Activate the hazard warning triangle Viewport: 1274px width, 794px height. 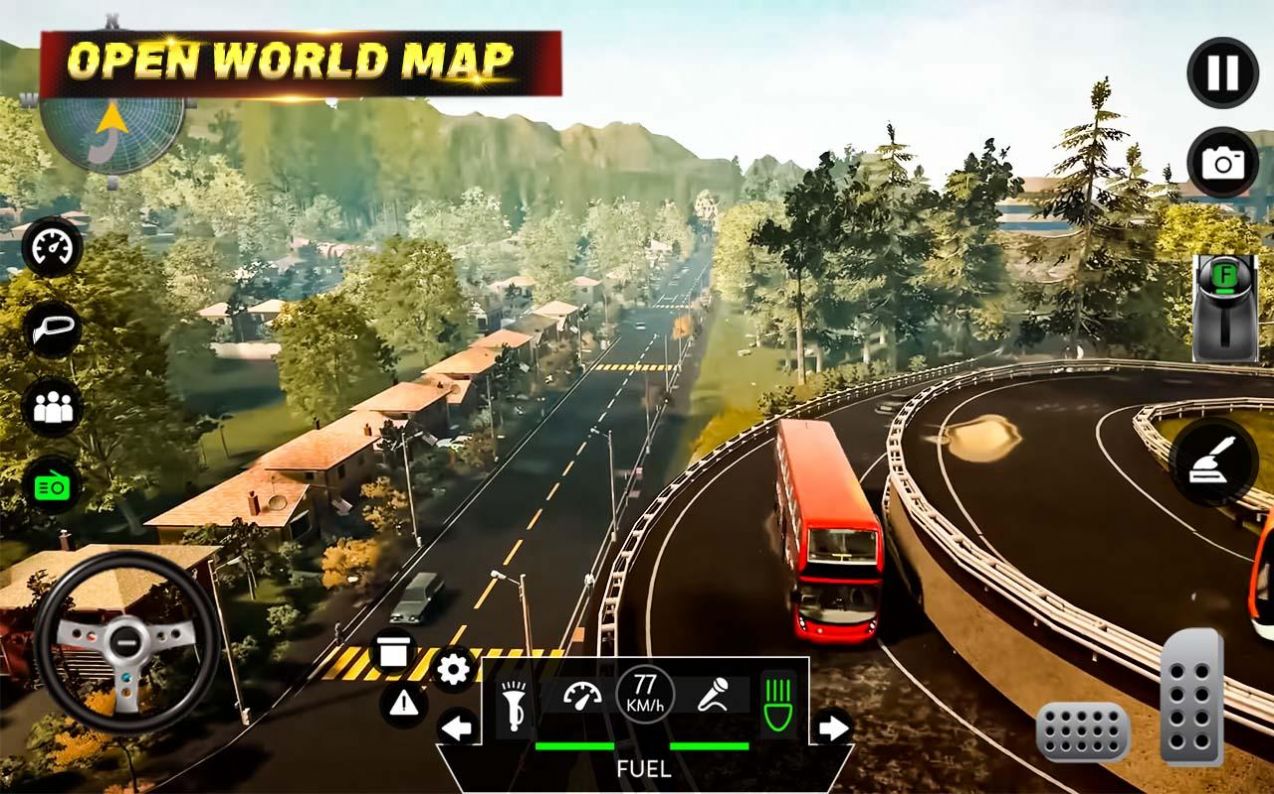point(404,704)
